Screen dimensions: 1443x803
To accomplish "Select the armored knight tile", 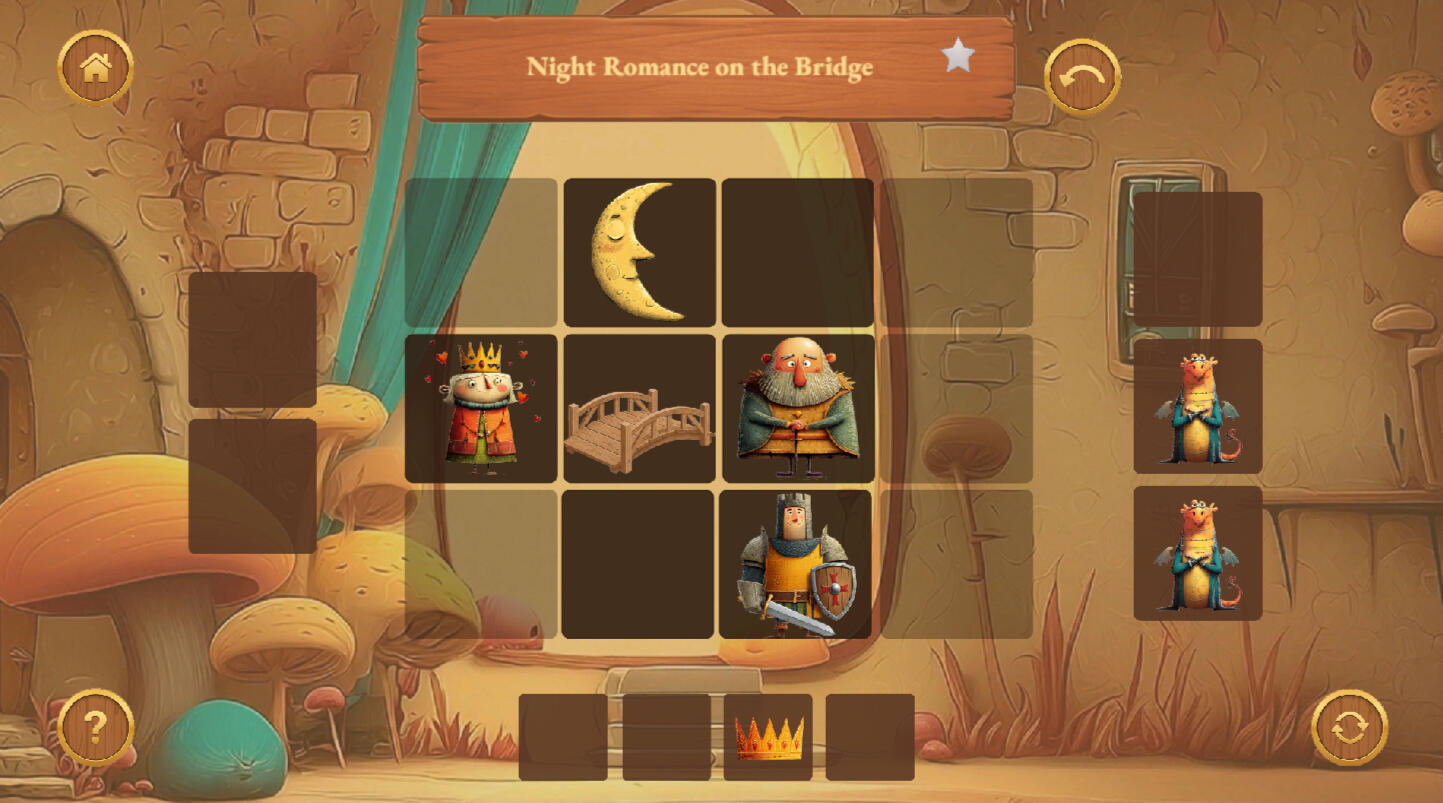I will (x=796, y=564).
